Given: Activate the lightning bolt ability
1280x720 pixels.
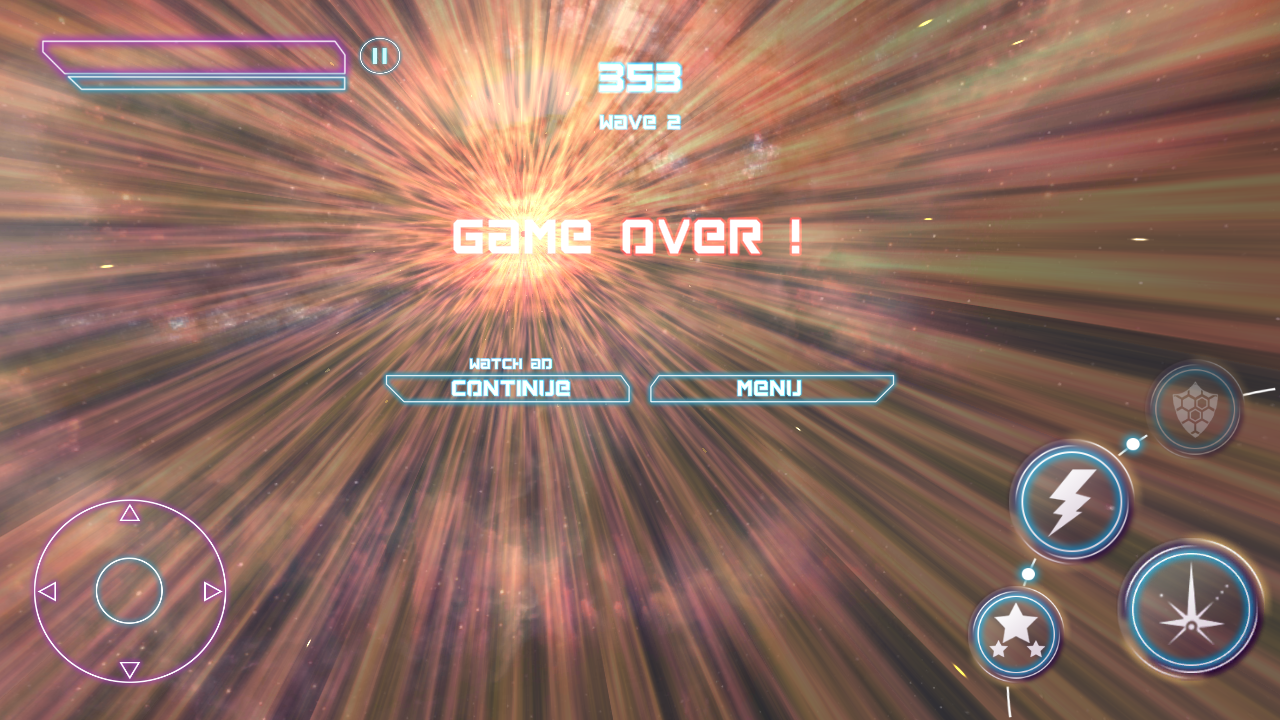Looking at the screenshot, I should pos(1071,502).
